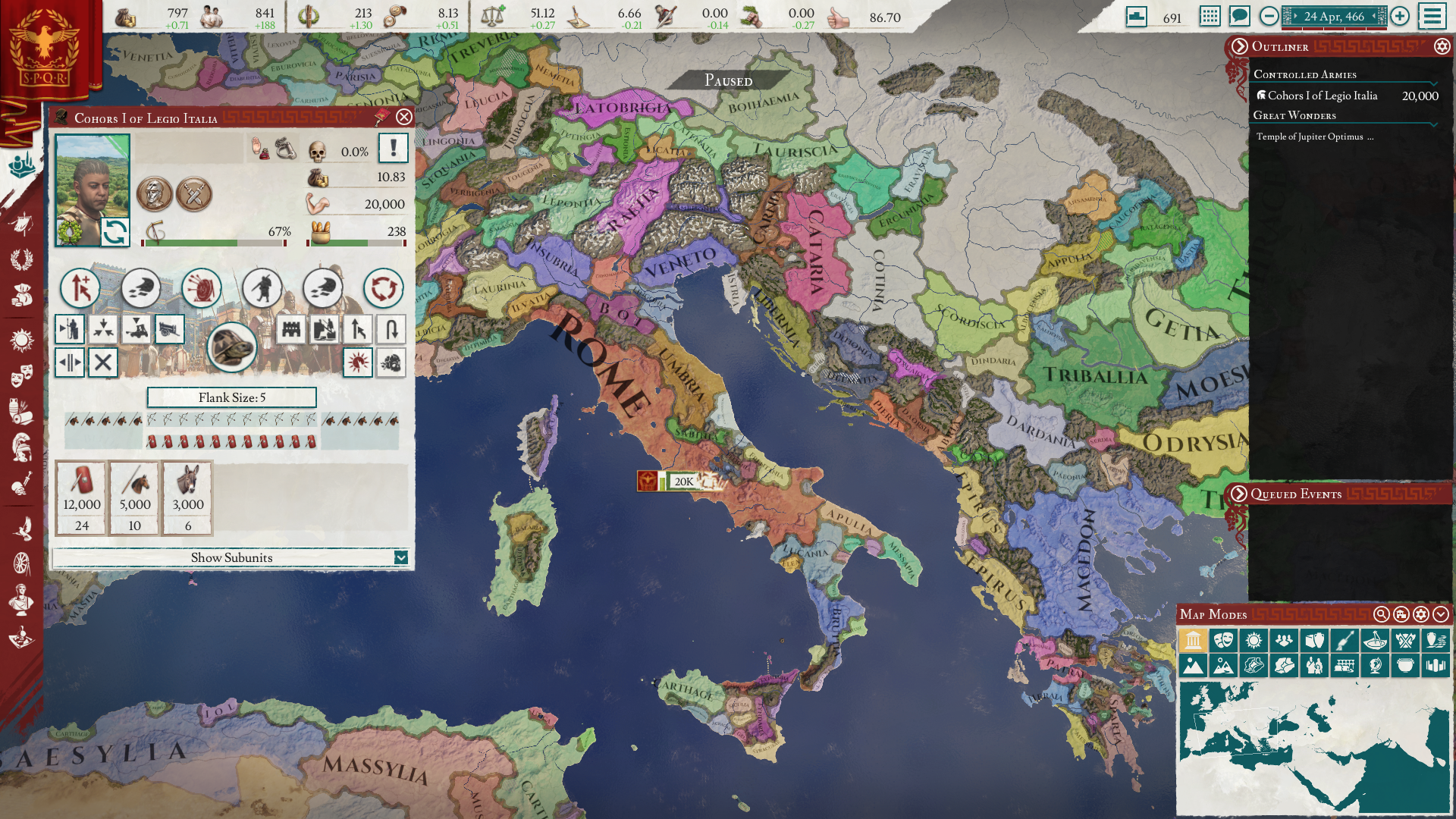This screenshot has height=819, width=1456.
Task: Open the Map Modes search tool
Action: (1382, 613)
